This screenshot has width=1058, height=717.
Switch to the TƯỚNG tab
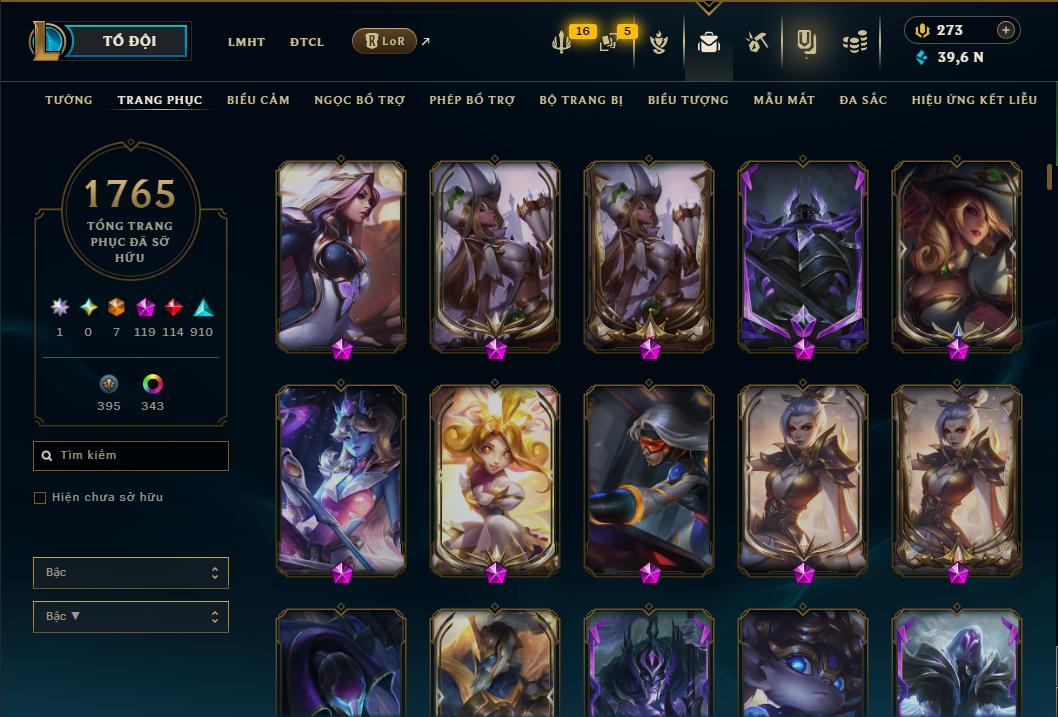pos(69,100)
